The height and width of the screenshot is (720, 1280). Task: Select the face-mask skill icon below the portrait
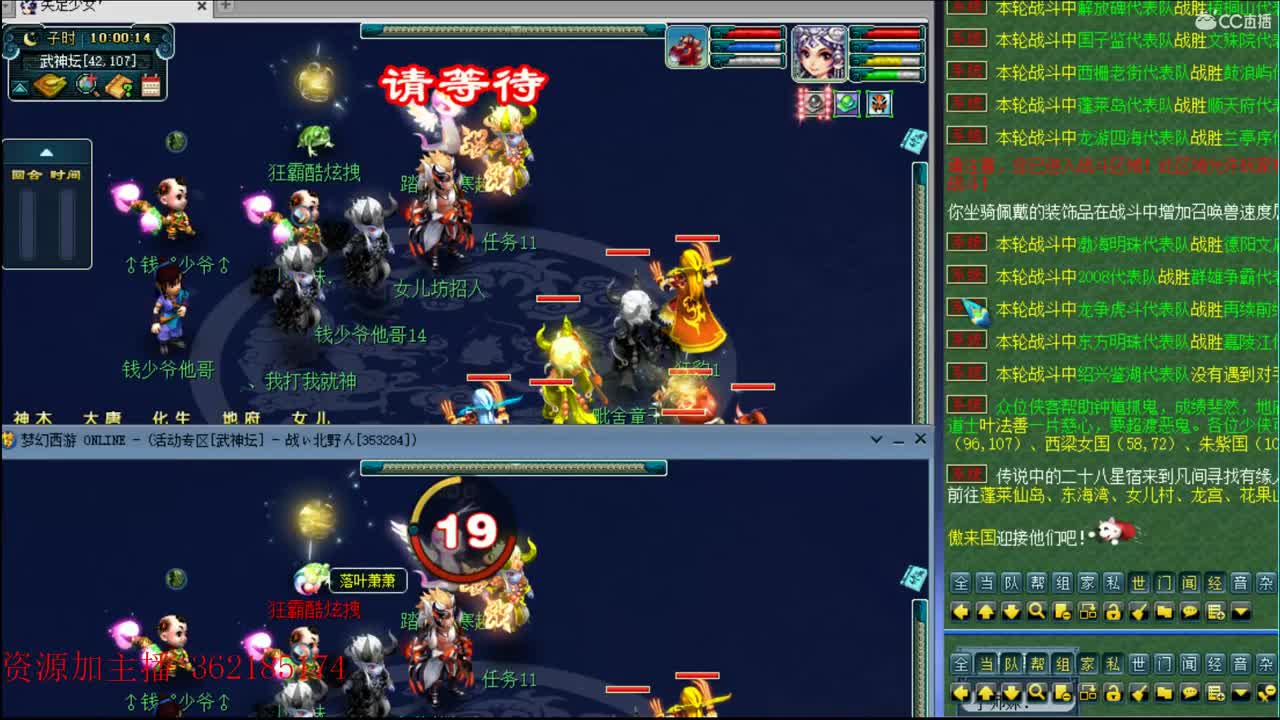(880, 103)
